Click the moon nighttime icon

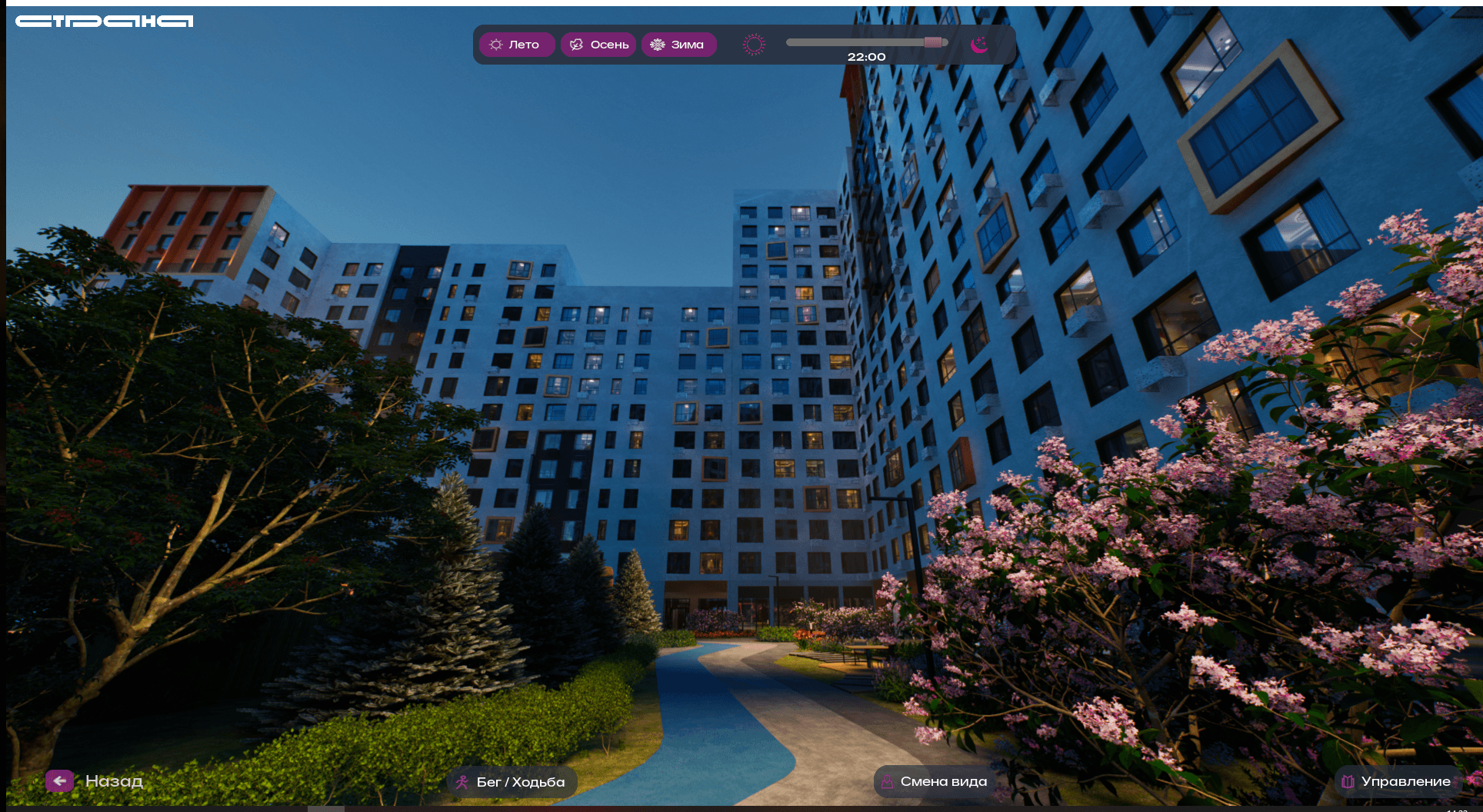click(x=979, y=45)
